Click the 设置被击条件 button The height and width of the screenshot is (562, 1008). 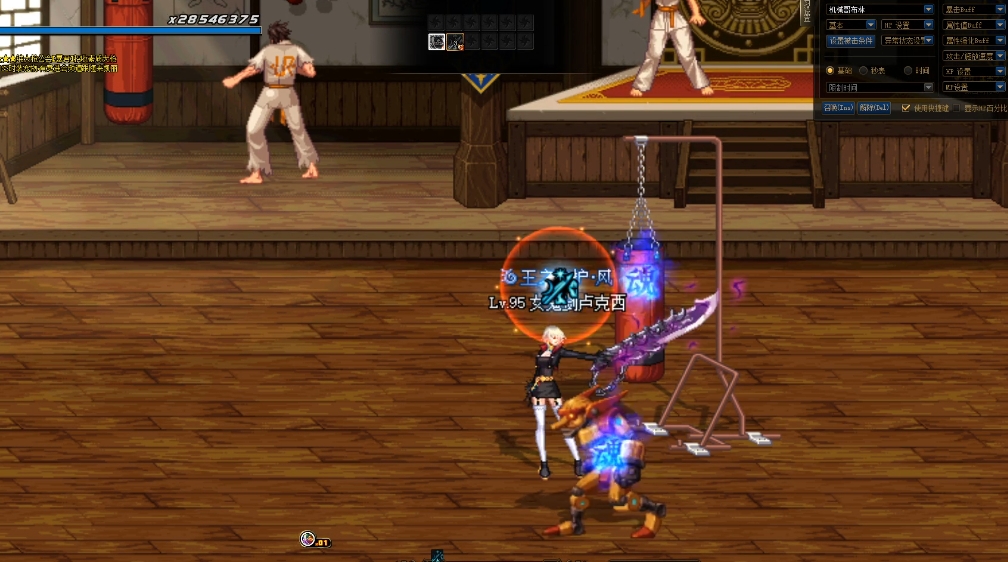[850, 41]
